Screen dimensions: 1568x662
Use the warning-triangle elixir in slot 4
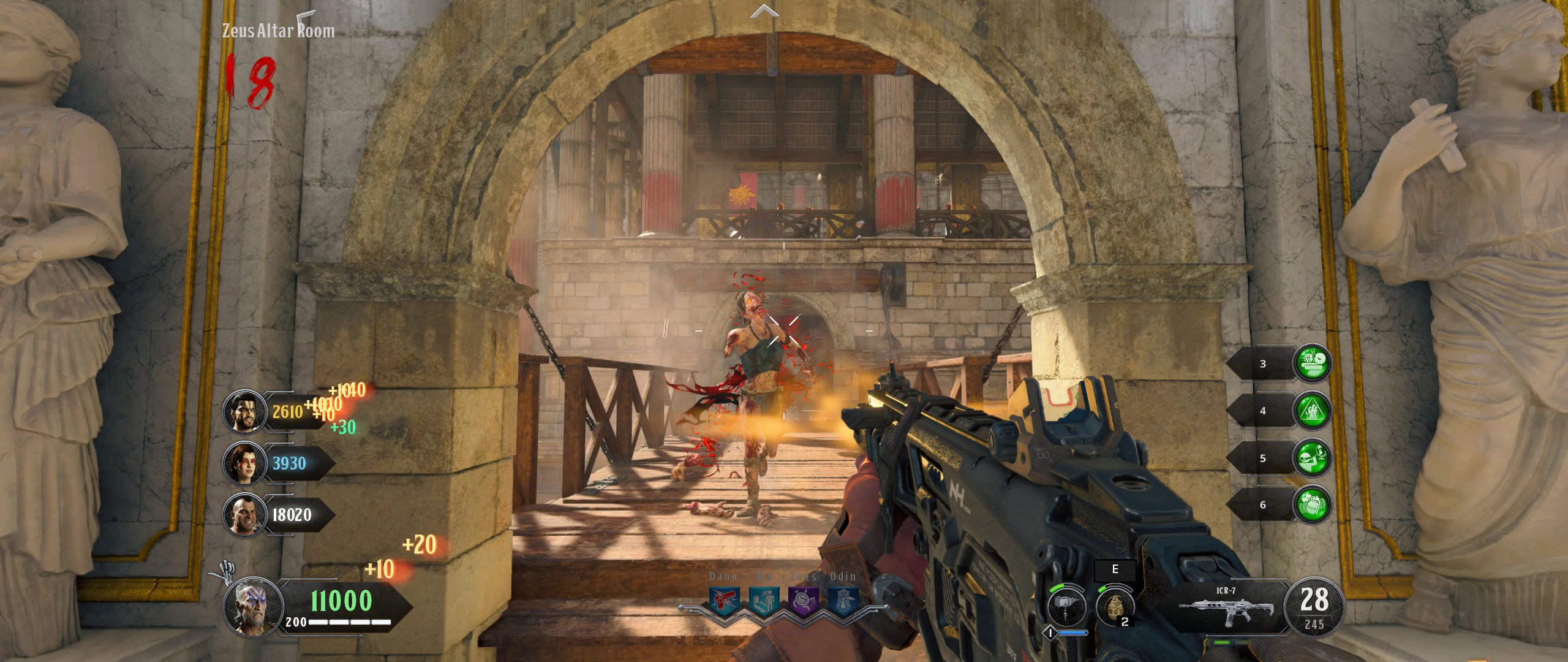[1311, 411]
